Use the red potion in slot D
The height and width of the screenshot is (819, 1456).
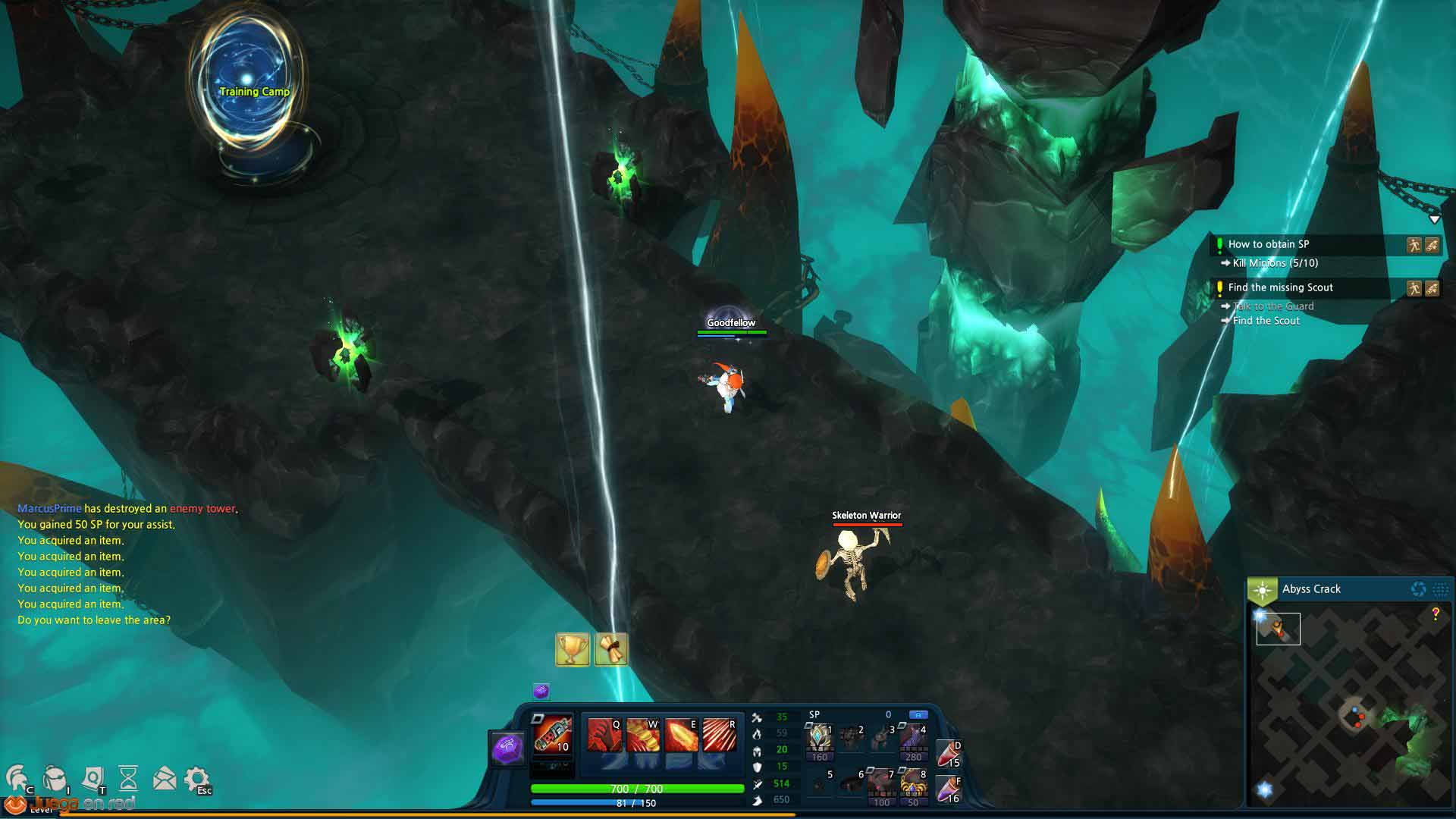pyautogui.click(x=948, y=754)
